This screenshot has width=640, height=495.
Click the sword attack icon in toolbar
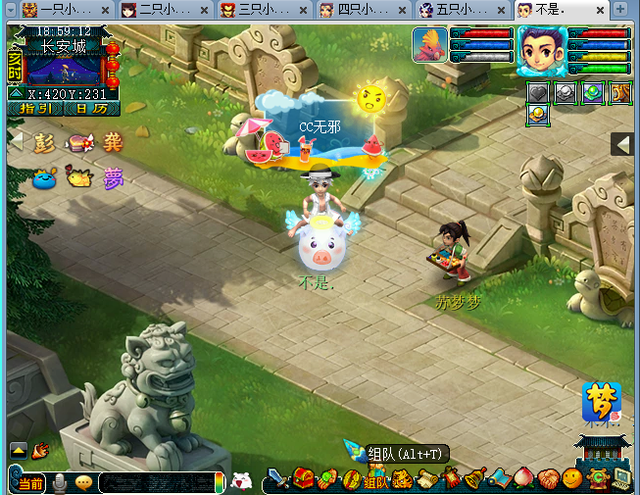click(277, 481)
